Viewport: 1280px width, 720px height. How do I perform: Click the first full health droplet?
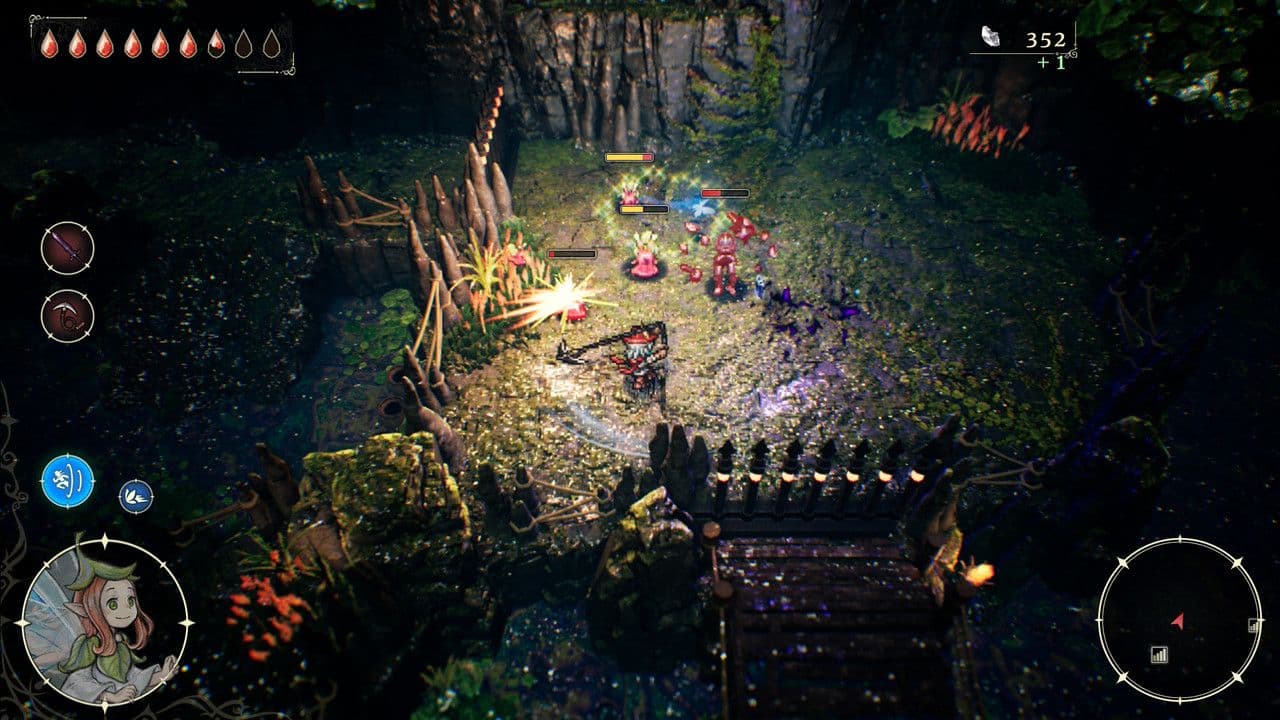pyautogui.click(x=49, y=44)
